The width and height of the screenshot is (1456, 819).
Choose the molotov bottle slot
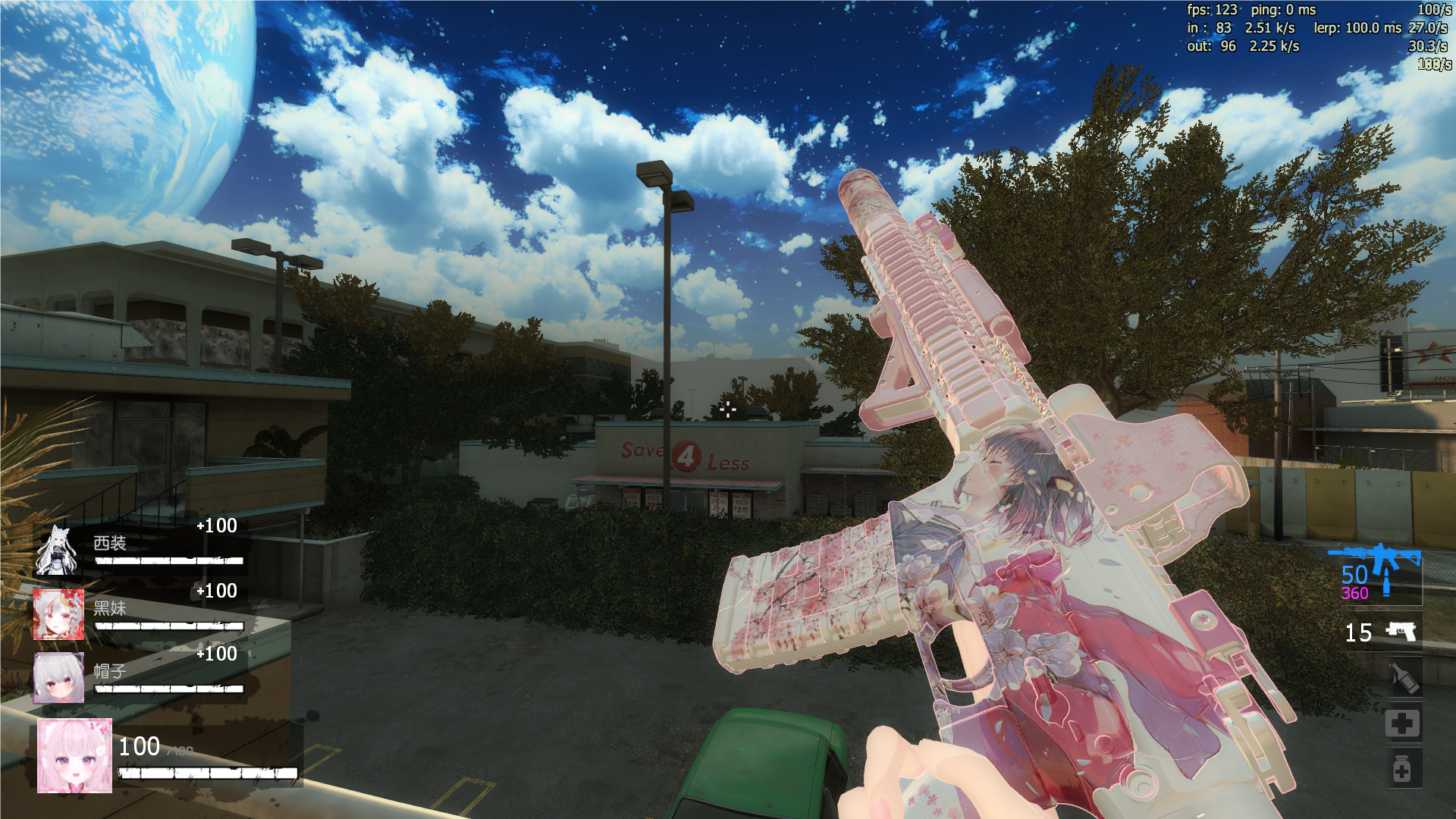[1403, 677]
